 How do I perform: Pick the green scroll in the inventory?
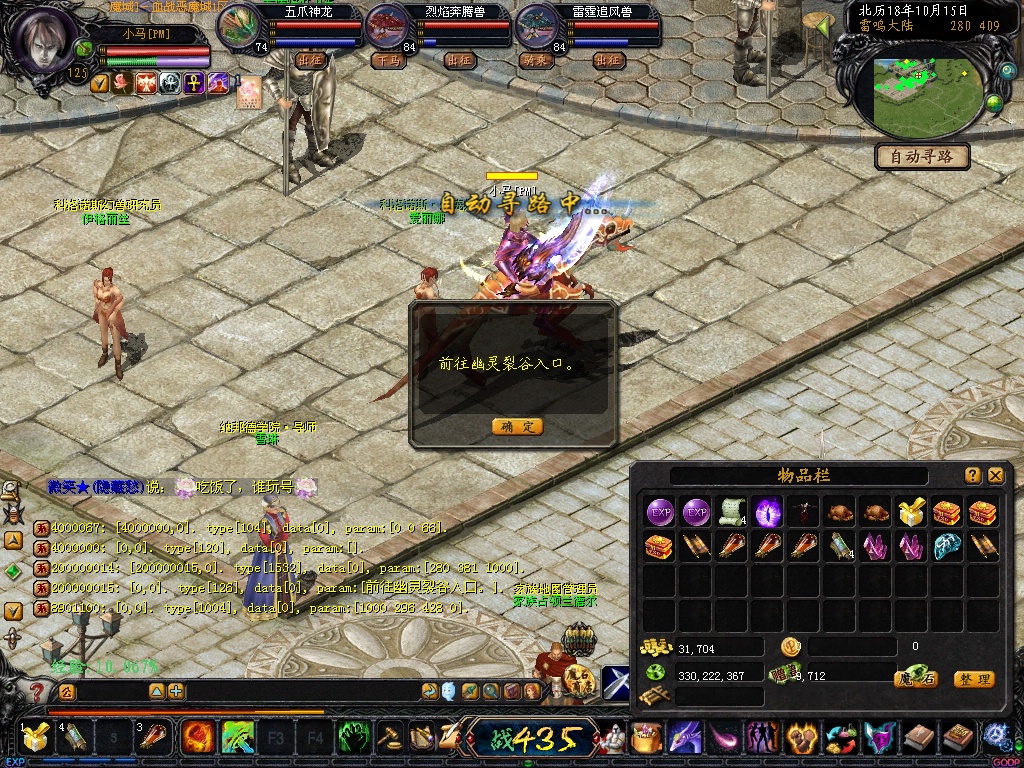pyautogui.click(x=731, y=511)
